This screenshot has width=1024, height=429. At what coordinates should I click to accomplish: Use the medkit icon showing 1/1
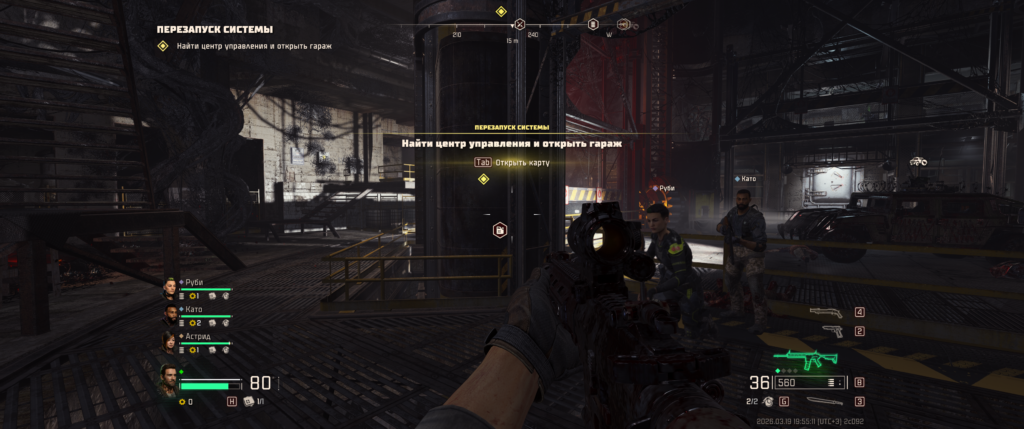248,401
